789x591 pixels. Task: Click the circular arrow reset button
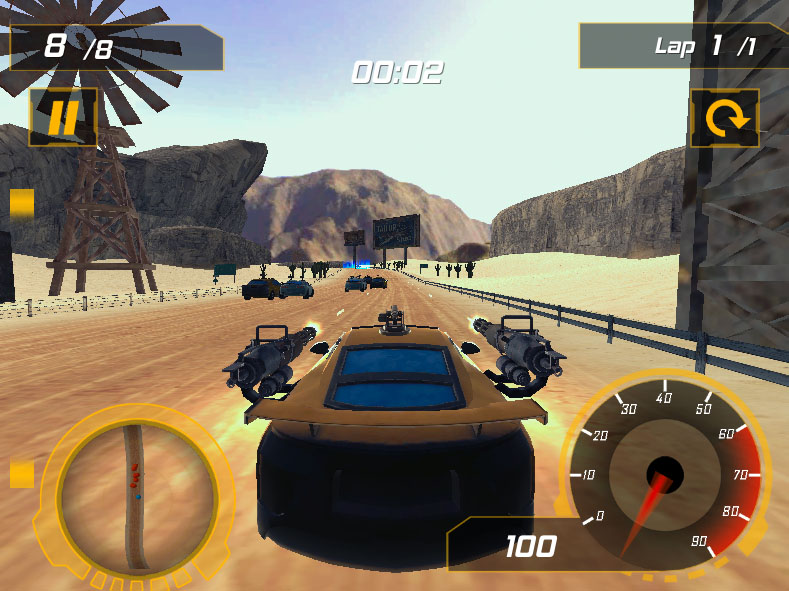(x=725, y=119)
